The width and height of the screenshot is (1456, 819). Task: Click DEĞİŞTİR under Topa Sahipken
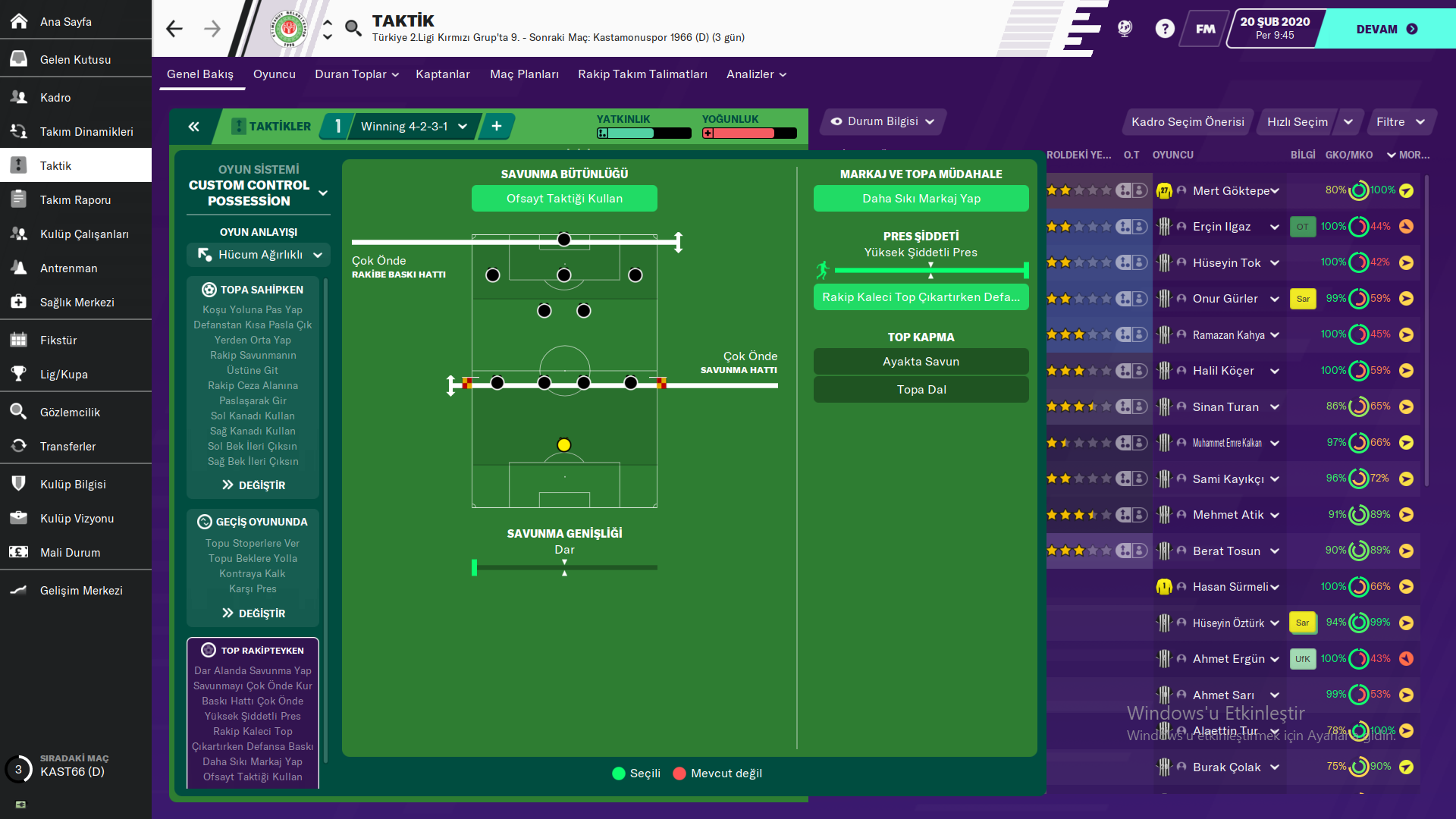pos(253,485)
